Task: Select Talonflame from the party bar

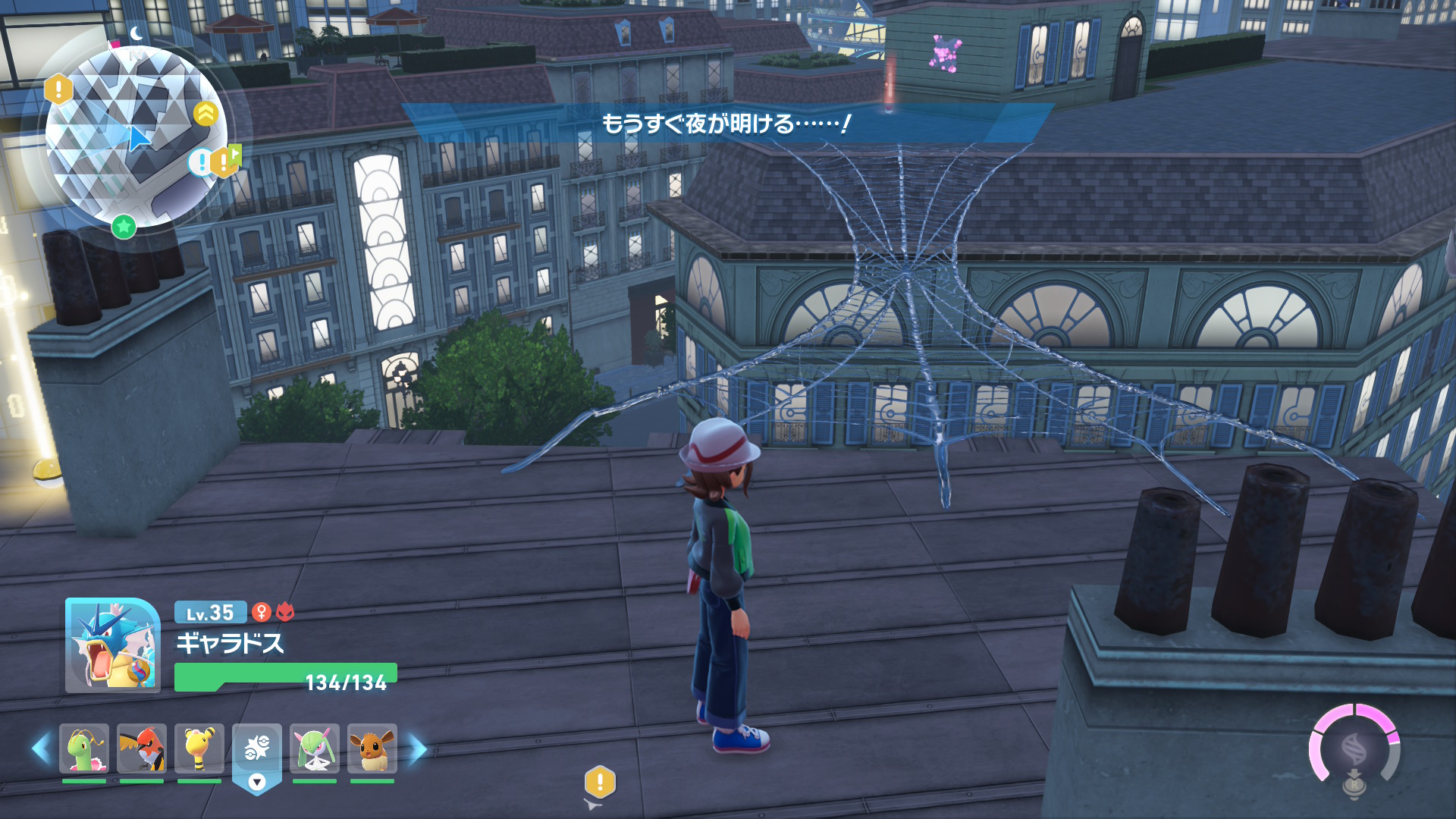Action: [x=142, y=749]
